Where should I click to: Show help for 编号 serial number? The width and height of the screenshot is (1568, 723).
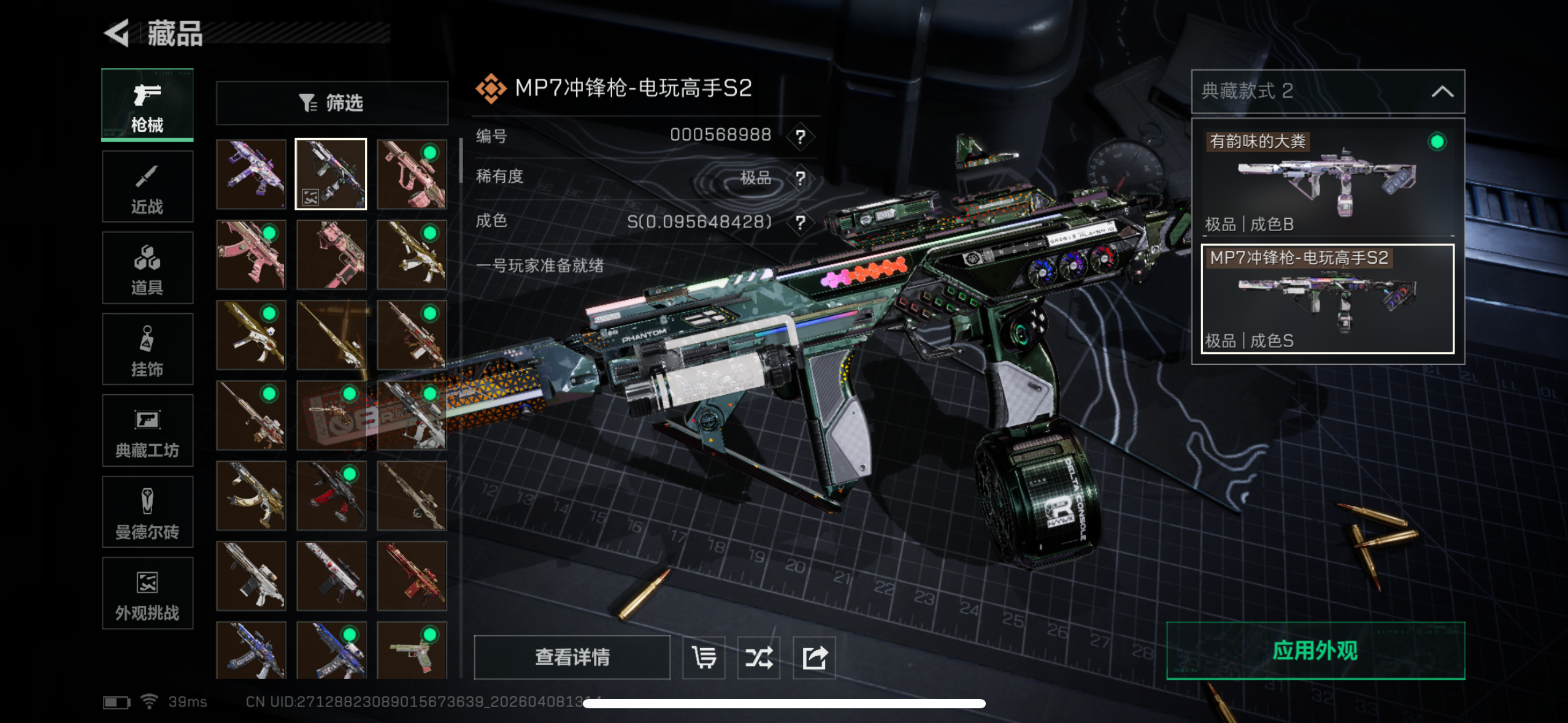click(800, 136)
